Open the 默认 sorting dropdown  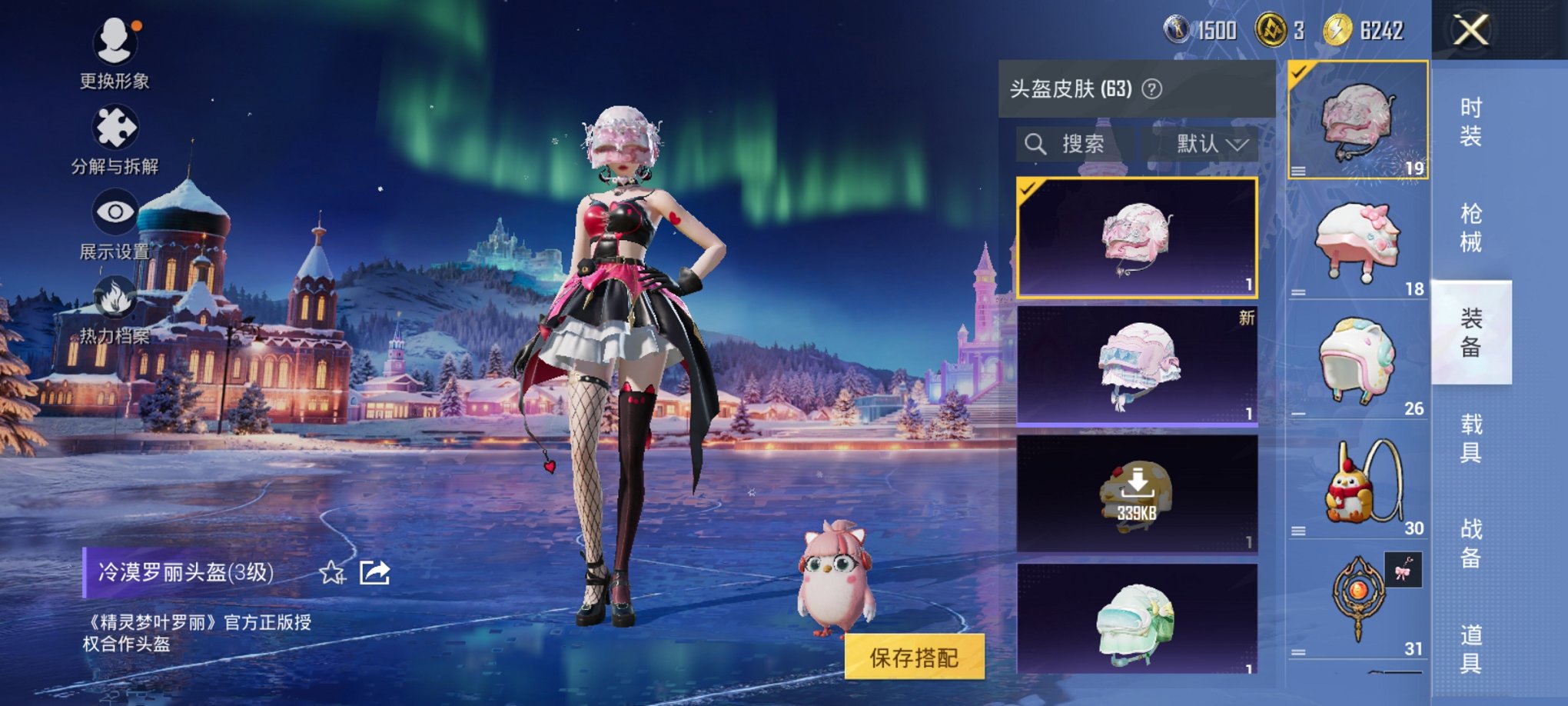tap(1207, 145)
